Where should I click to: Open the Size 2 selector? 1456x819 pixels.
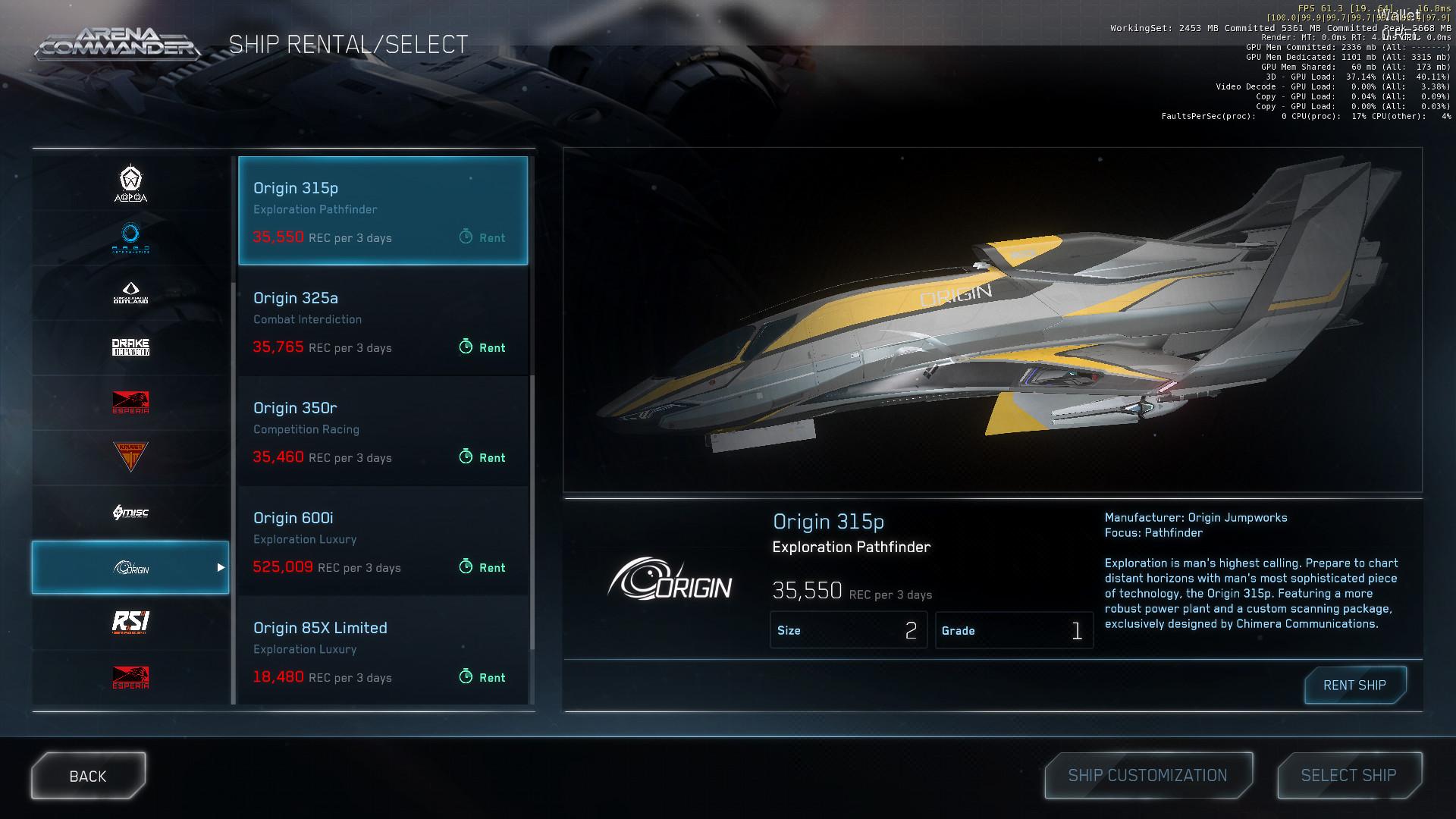coord(849,630)
